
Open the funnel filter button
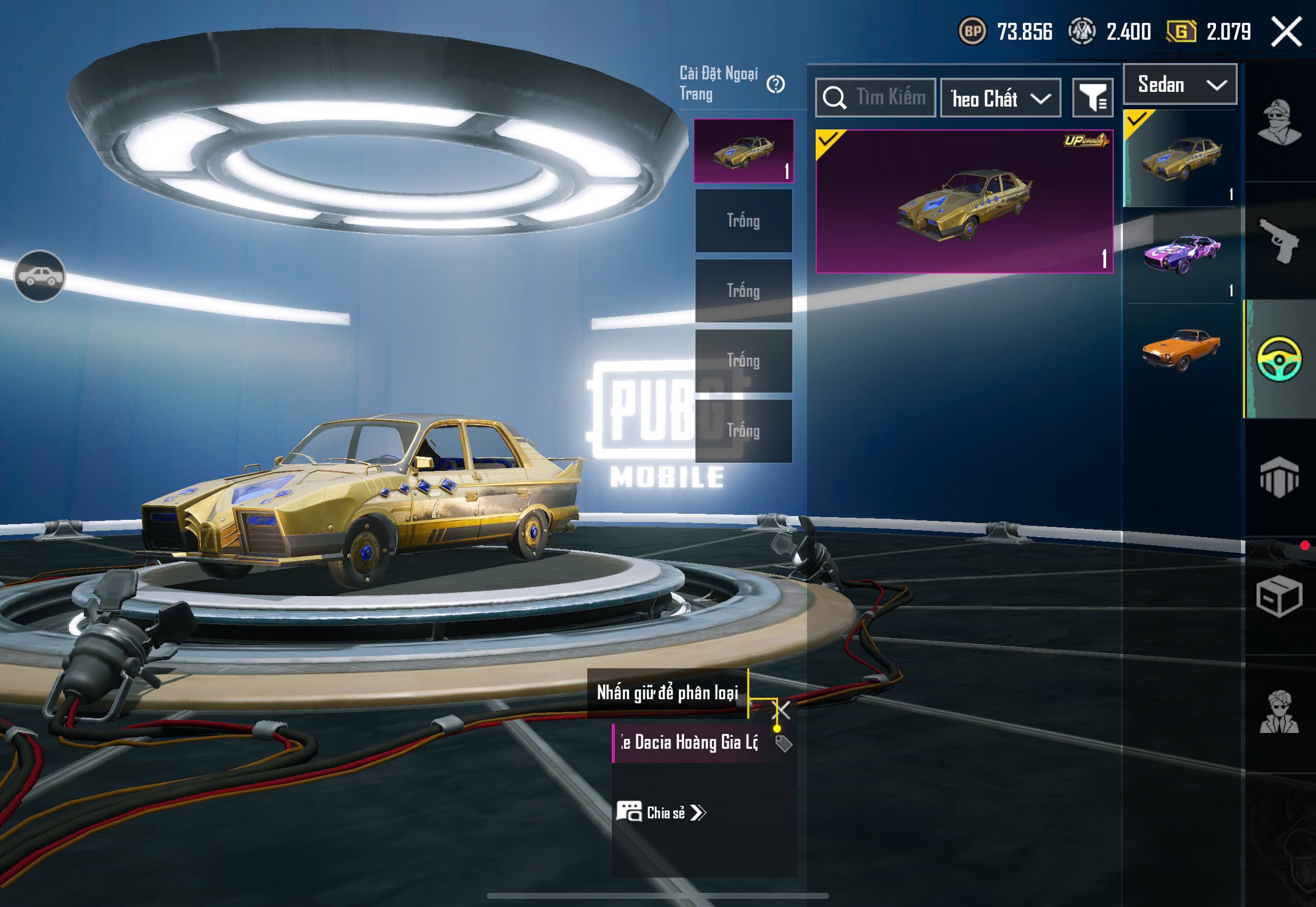tap(1092, 98)
